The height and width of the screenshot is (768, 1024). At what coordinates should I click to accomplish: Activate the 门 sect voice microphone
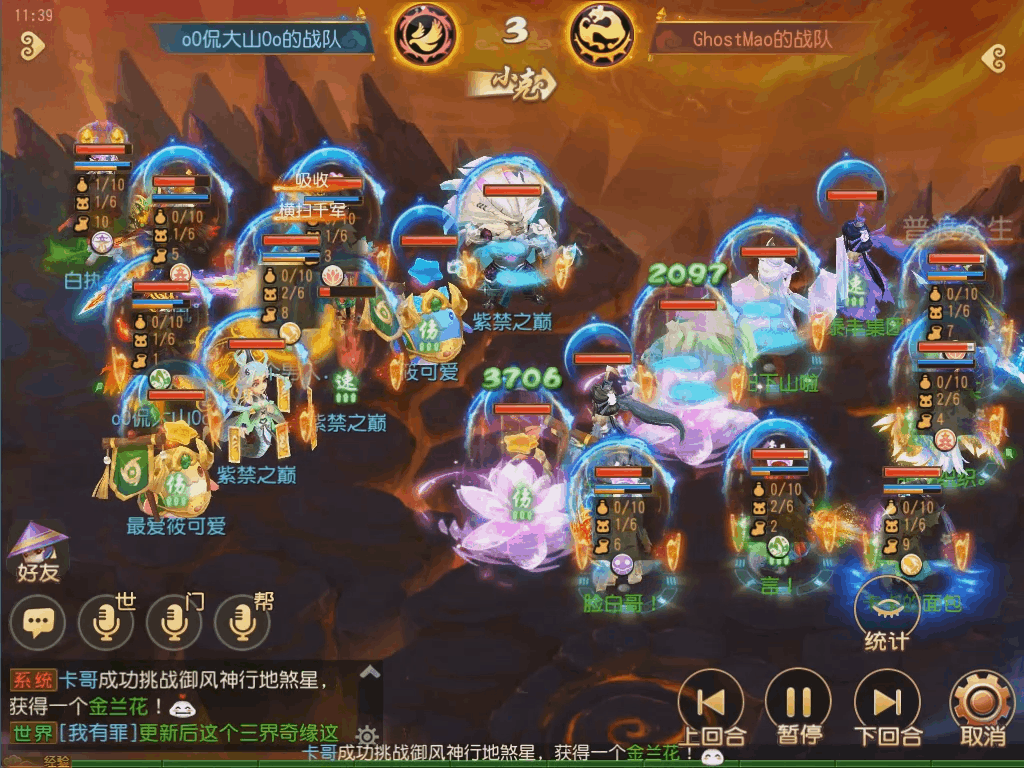[x=174, y=624]
